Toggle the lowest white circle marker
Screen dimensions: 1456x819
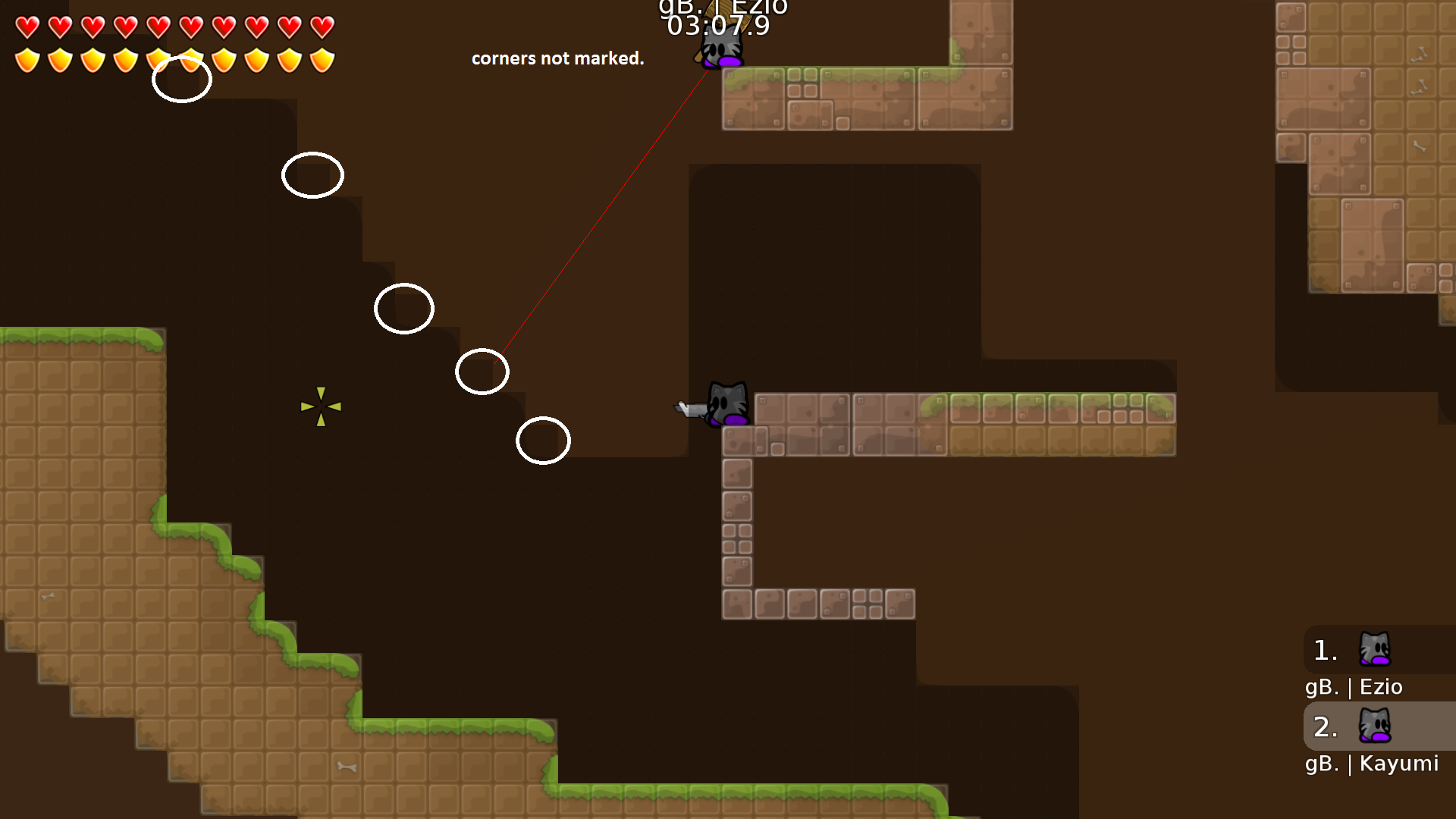coord(544,441)
